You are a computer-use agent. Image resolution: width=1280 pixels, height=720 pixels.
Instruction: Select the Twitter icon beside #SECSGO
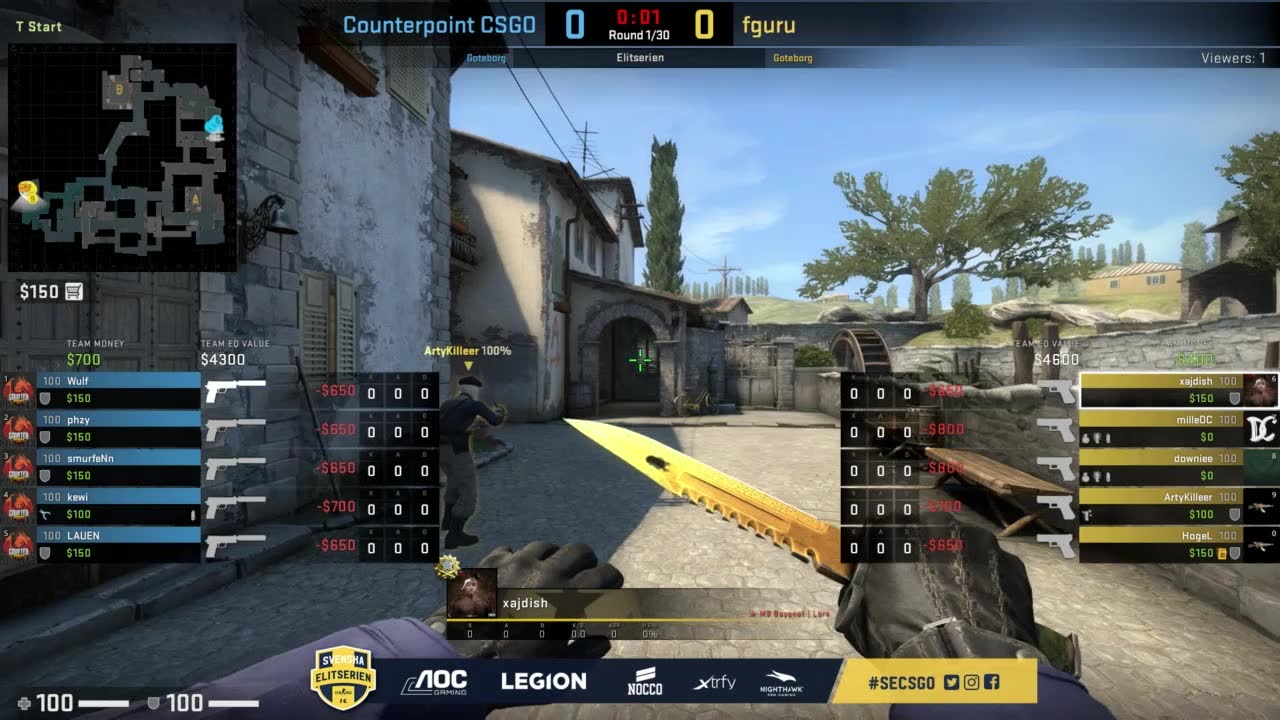(x=951, y=682)
